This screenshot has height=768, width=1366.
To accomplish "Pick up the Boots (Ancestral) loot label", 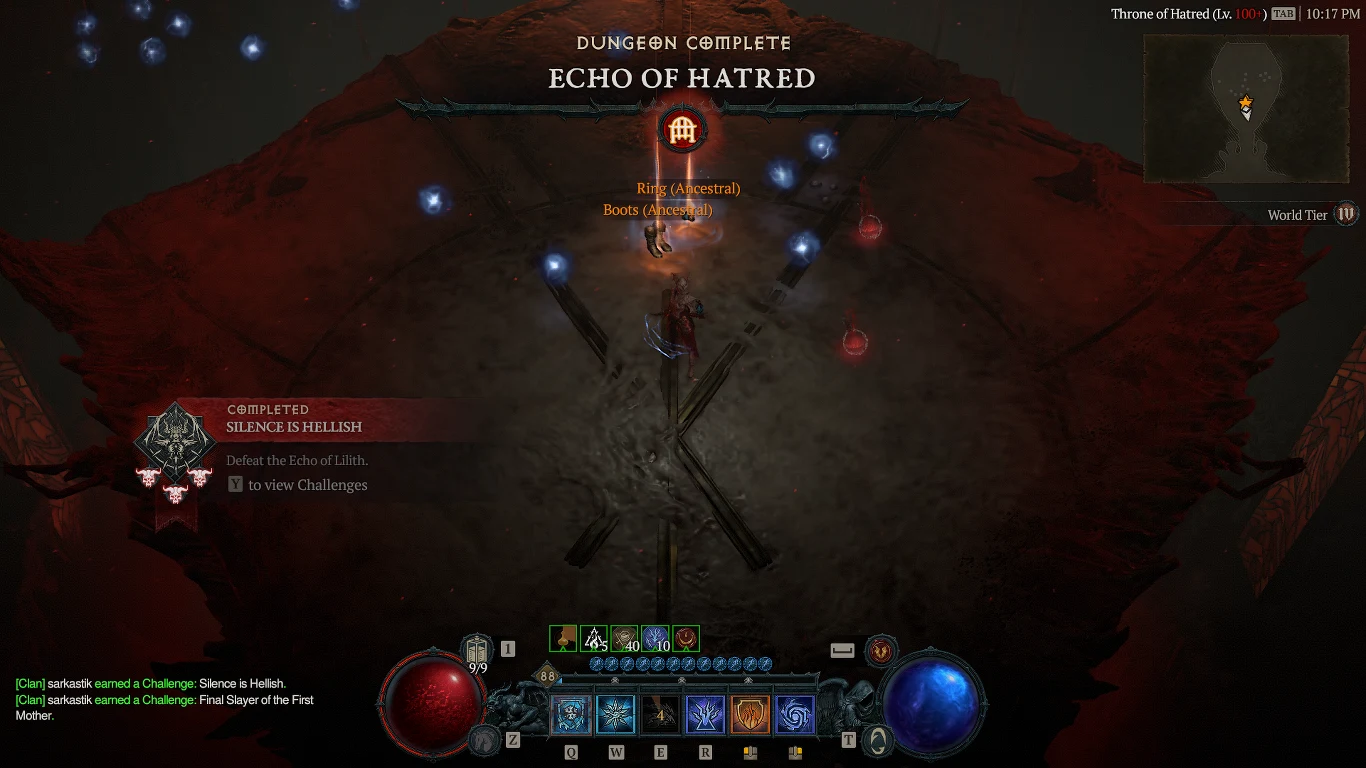I will click(x=657, y=210).
